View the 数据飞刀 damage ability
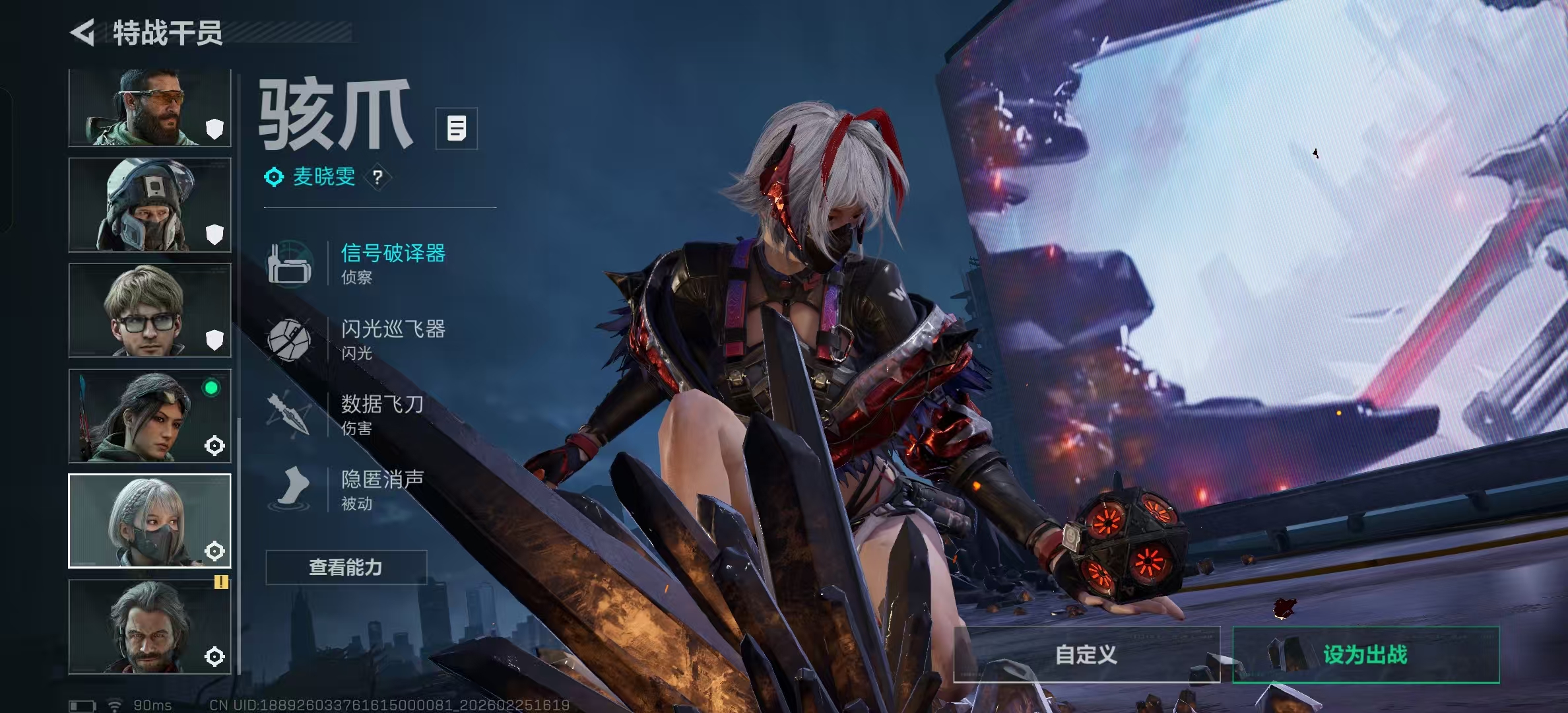The image size is (1568, 713). click(x=381, y=414)
